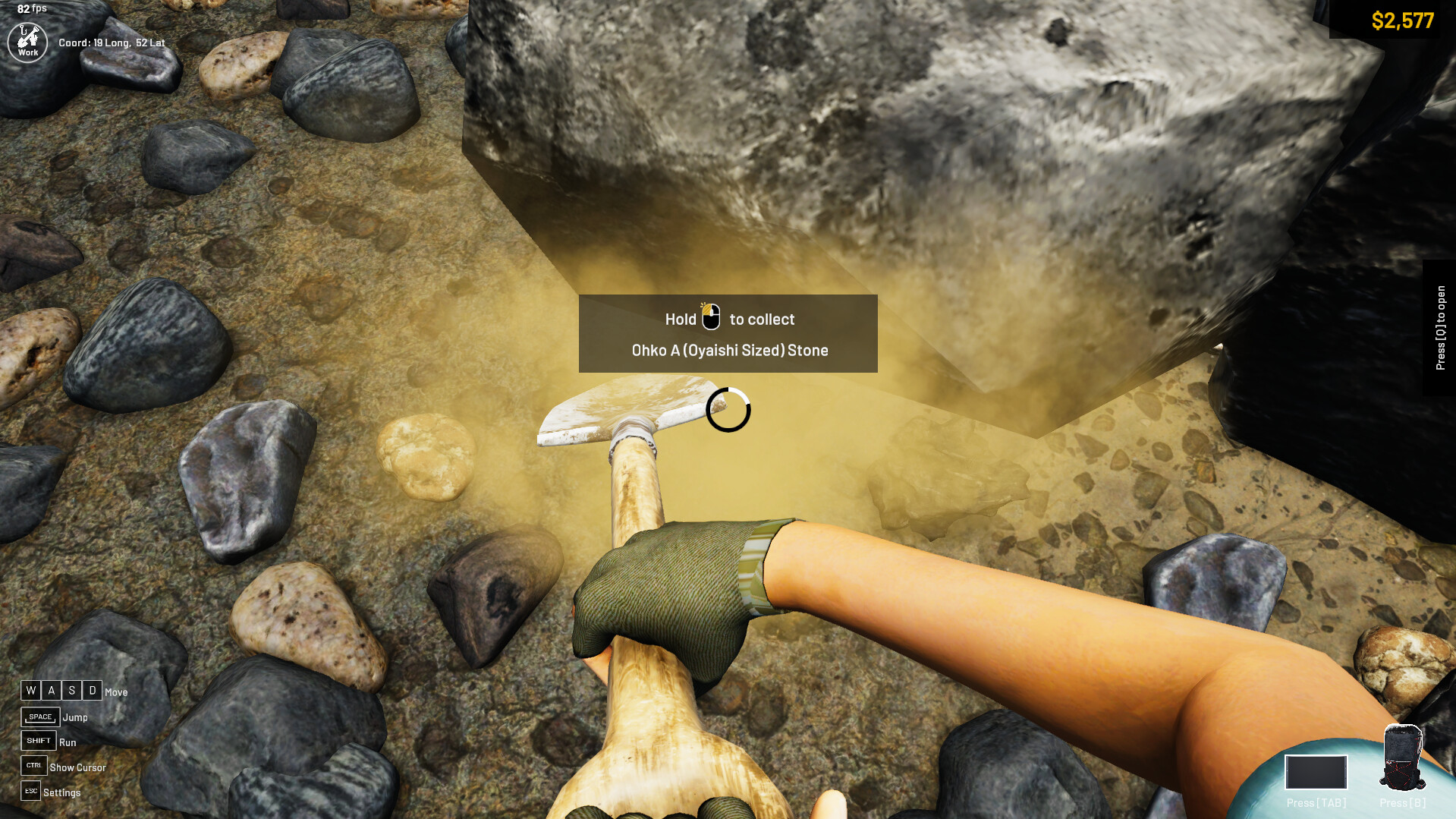Screen dimensions: 1456x819
Task: Click the mouse icon in the collect prompt
Action: click(x=712, y=319)
